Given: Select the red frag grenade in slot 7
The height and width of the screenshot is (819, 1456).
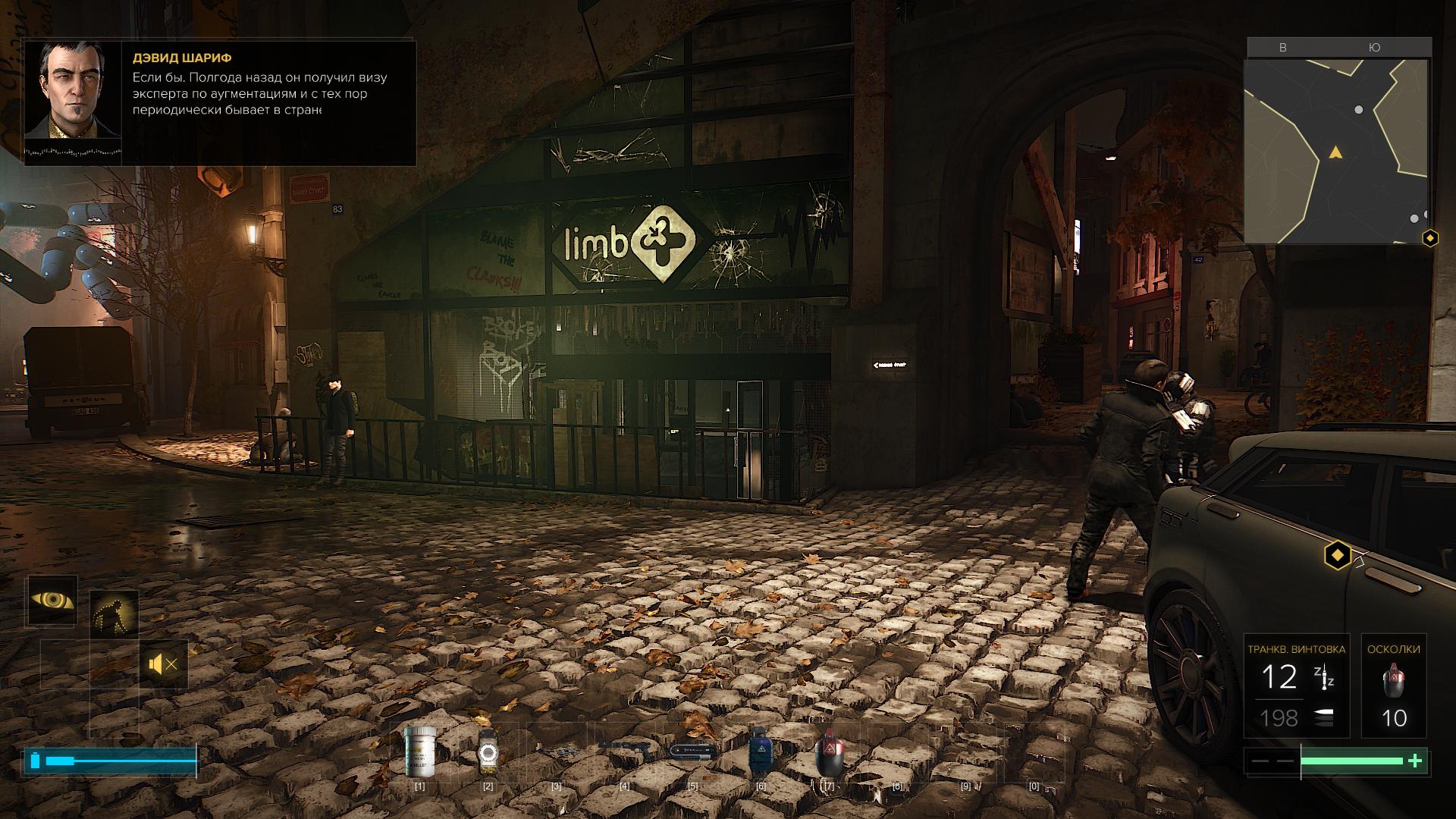Looking at the screenshot, I should tap(829, 752).
